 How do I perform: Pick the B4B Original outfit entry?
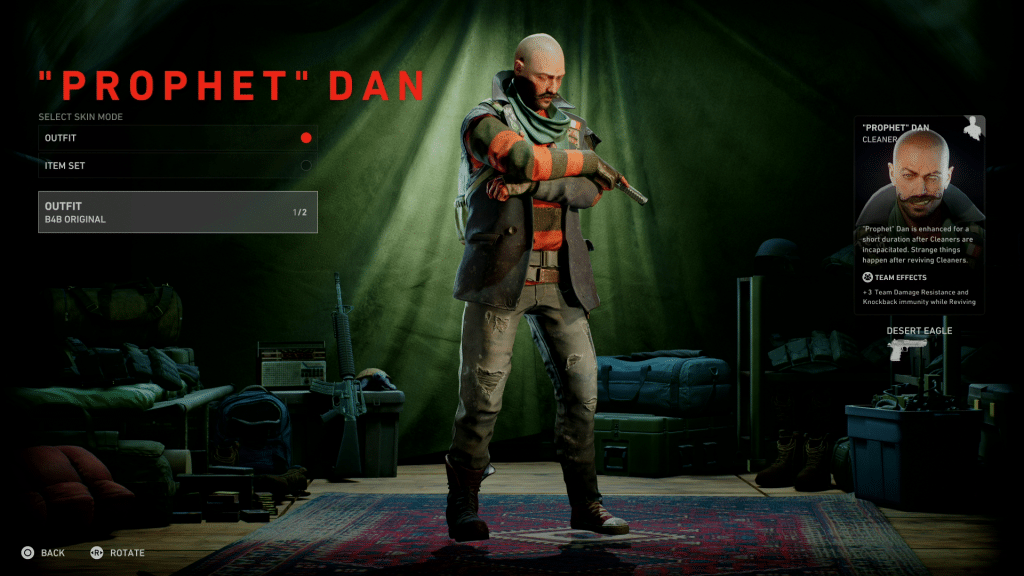tap(177, 212)
